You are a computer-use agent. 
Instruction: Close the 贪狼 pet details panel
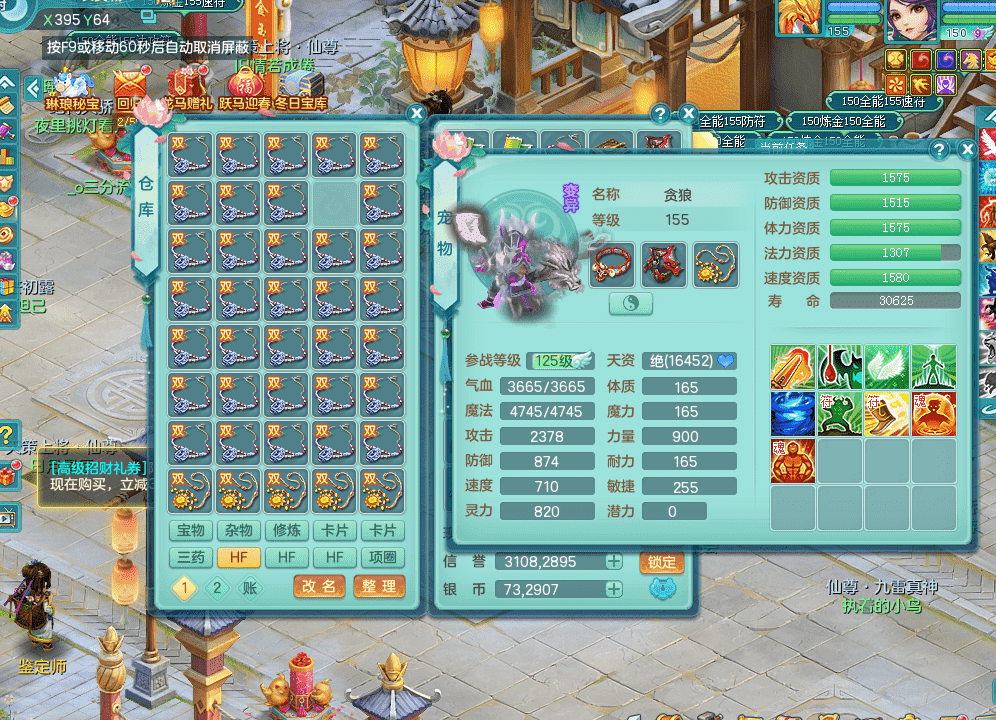click(x=967, y=150)
